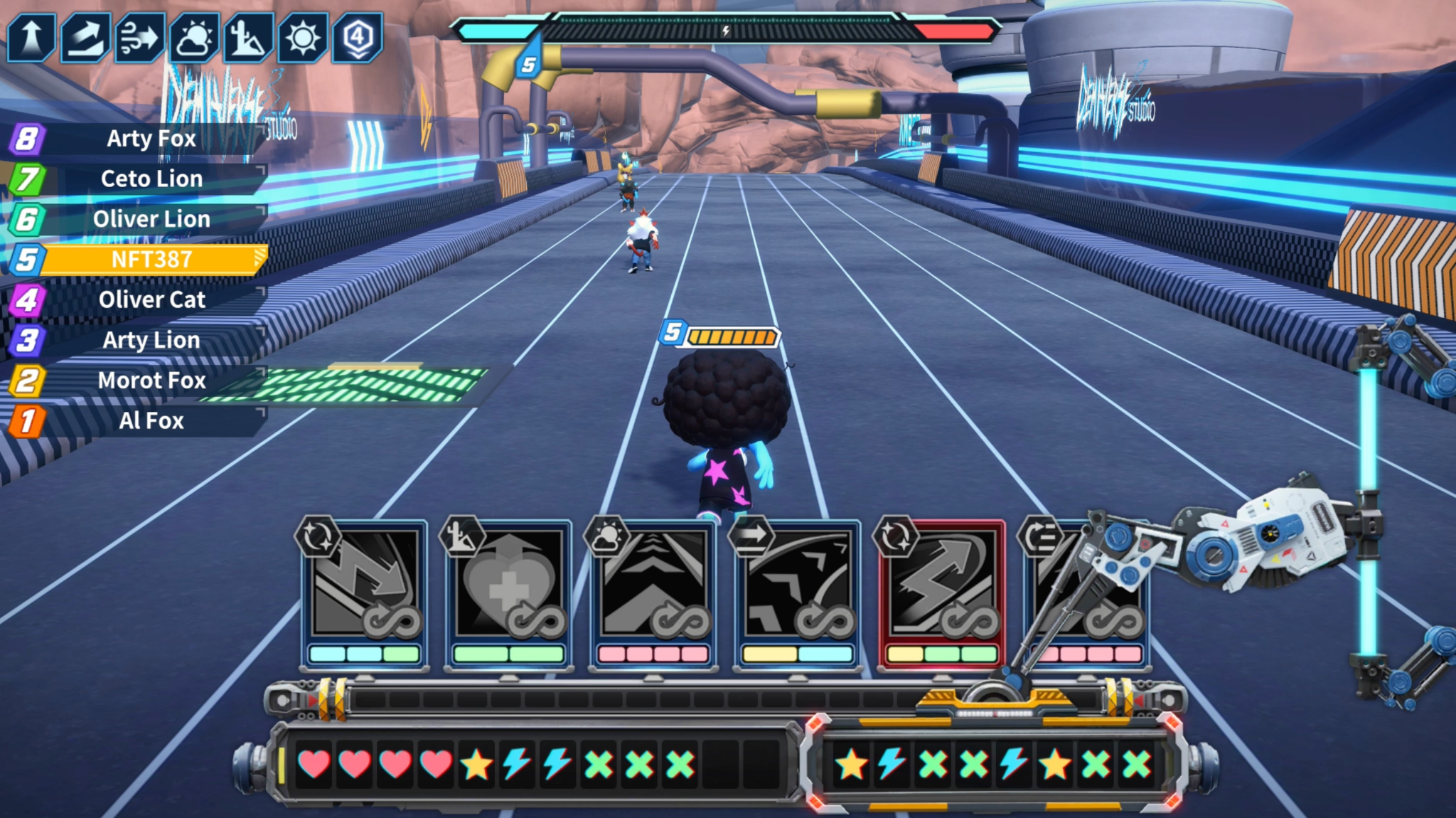Click the uphill slope arrow icon
Image resolution: width=1456 pixels, height=818 pixels.
85,37
